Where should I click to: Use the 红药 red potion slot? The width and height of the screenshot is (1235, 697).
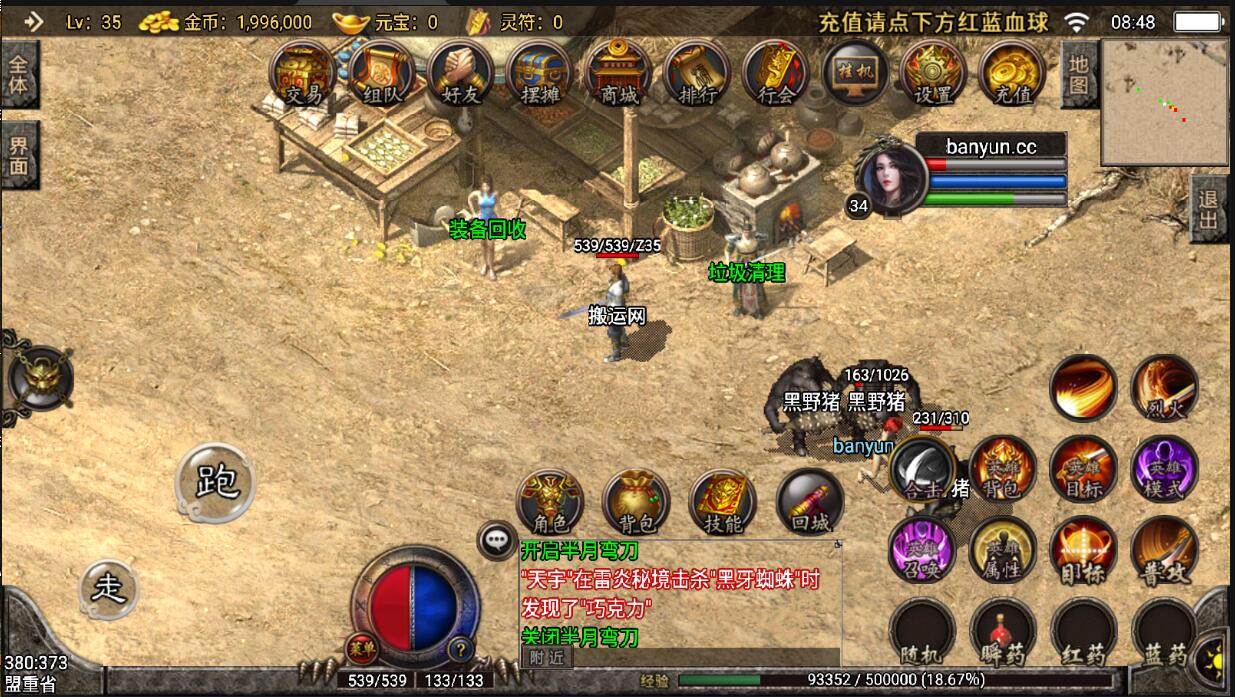pos(1083,633)
